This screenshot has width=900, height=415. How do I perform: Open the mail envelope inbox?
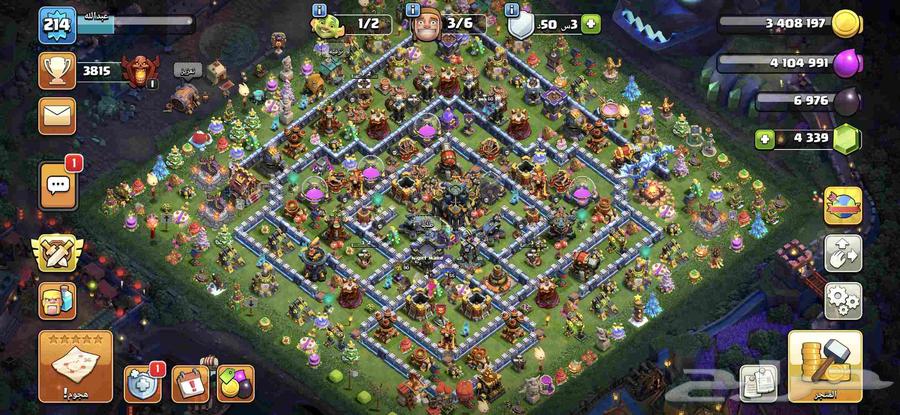pyautogui.click(x=57, y=115)
